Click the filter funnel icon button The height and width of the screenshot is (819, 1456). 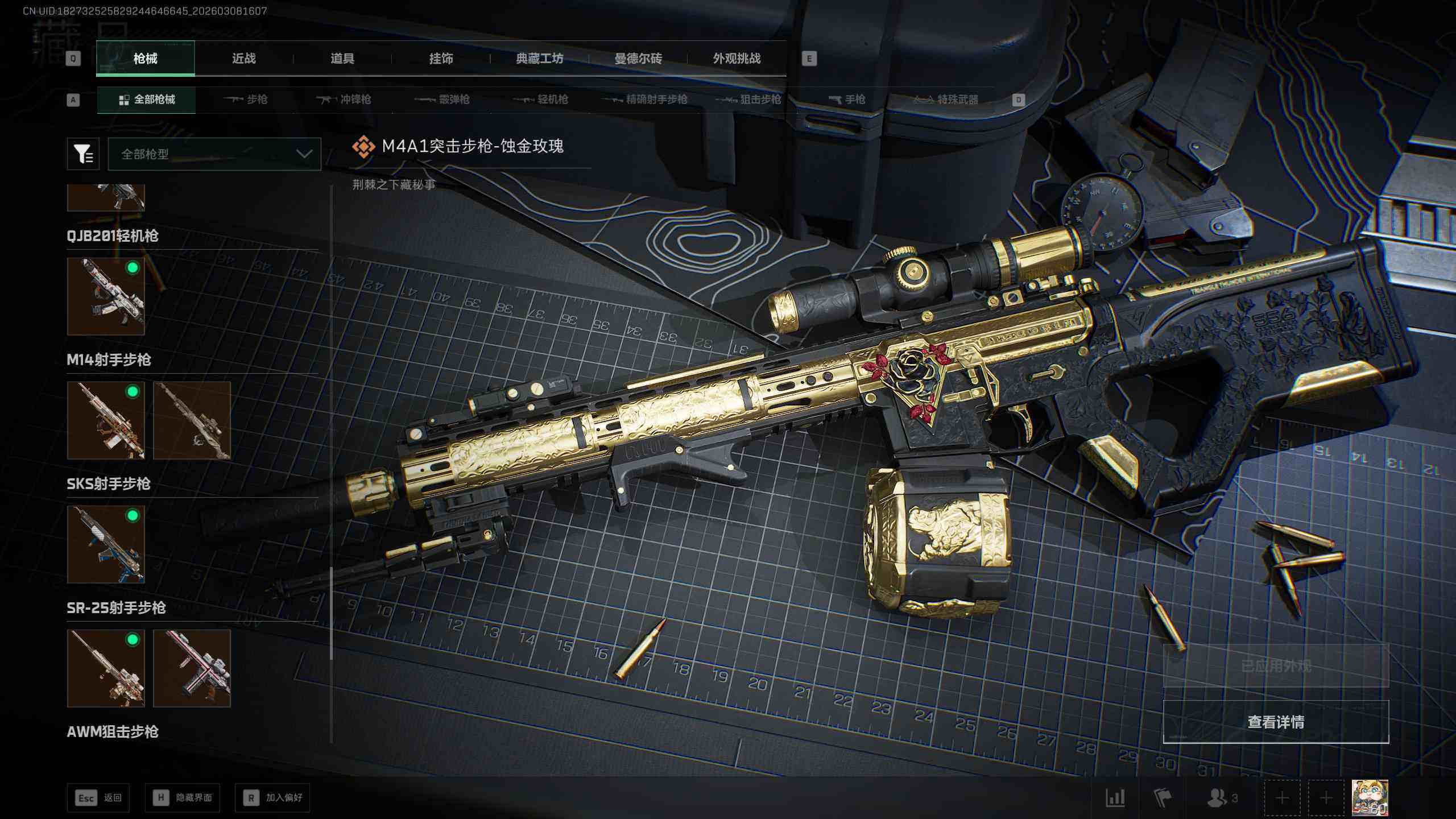coord(83,154)
